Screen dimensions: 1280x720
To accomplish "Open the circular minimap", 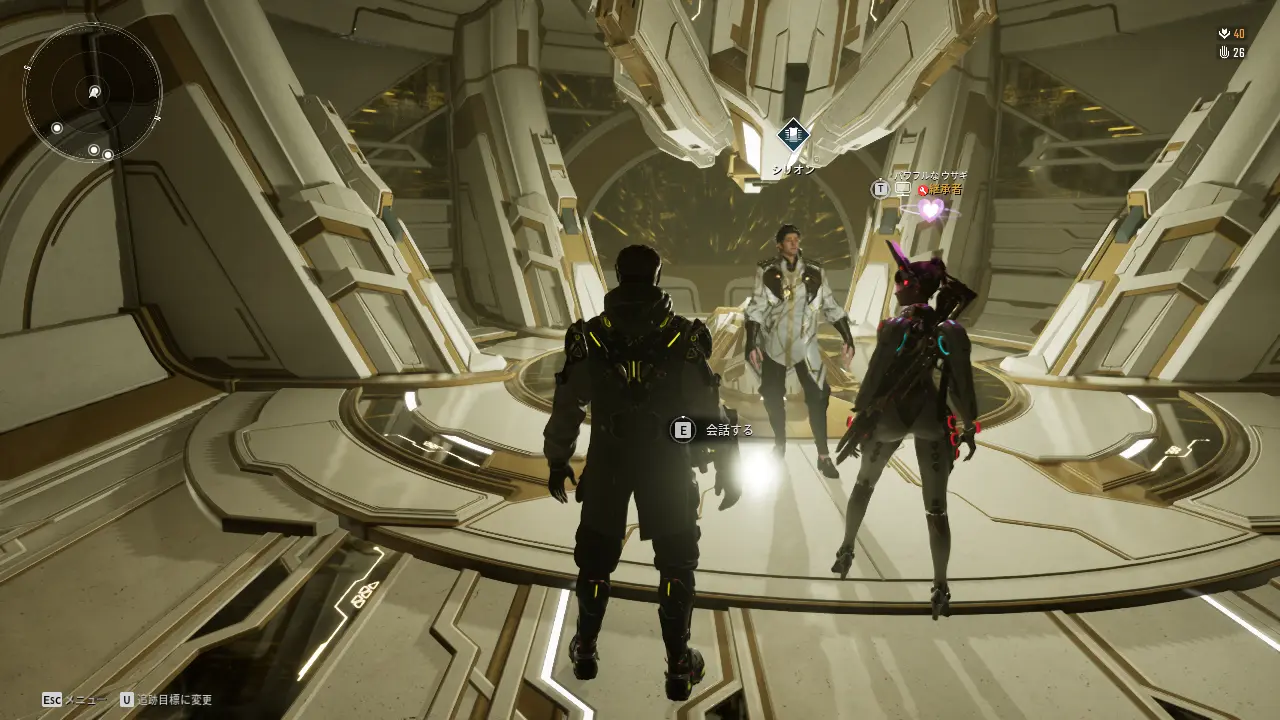I will coord(93,92).
